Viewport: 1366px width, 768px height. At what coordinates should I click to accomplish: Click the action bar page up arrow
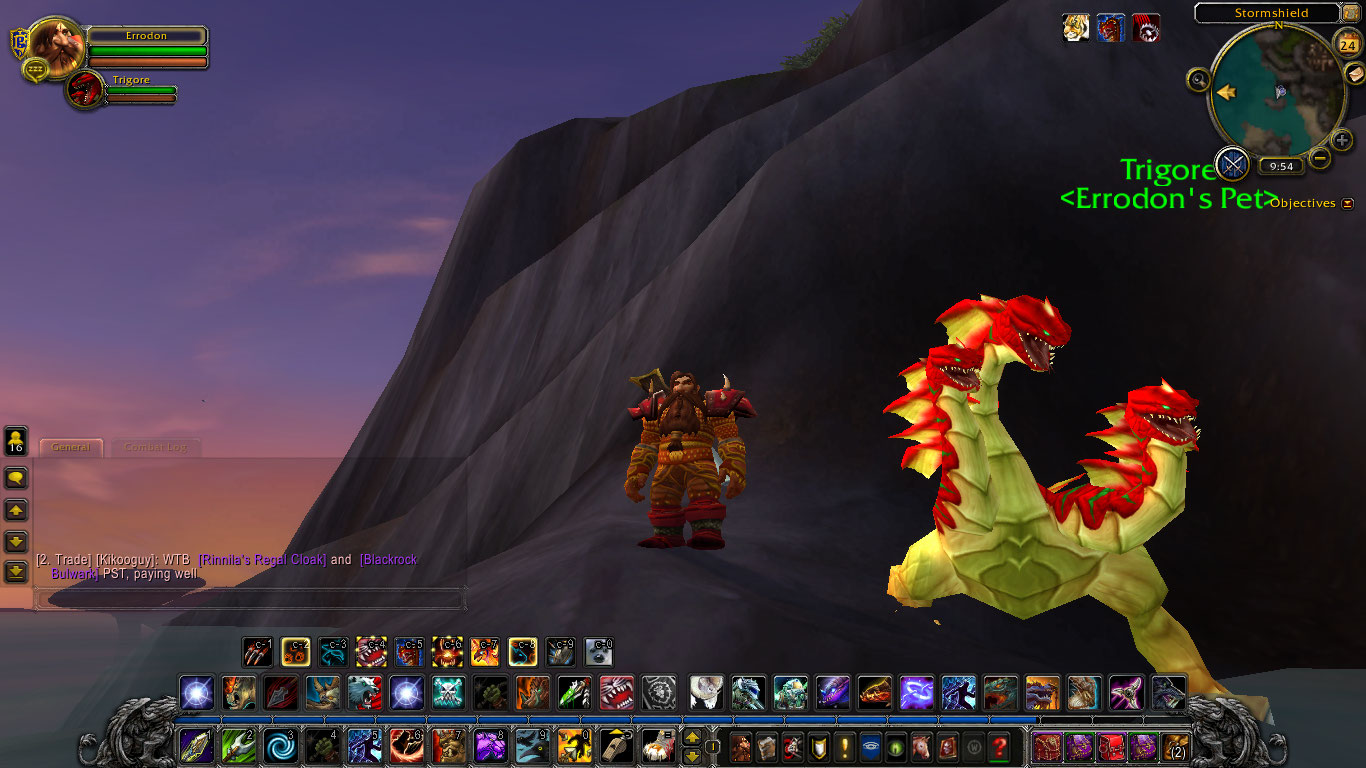tap(691, 738)
